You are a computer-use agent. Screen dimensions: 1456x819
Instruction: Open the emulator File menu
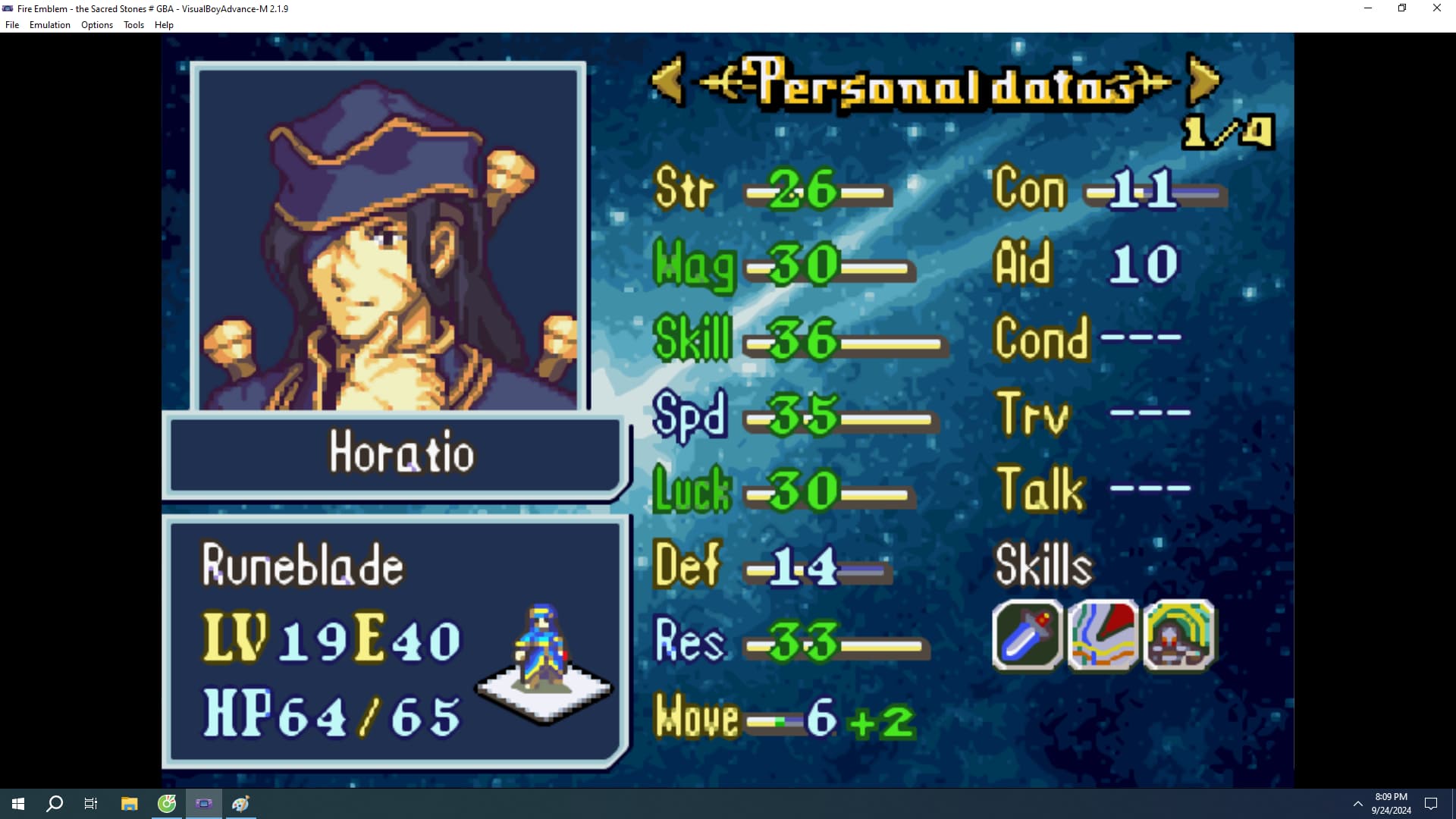(12, 25)
